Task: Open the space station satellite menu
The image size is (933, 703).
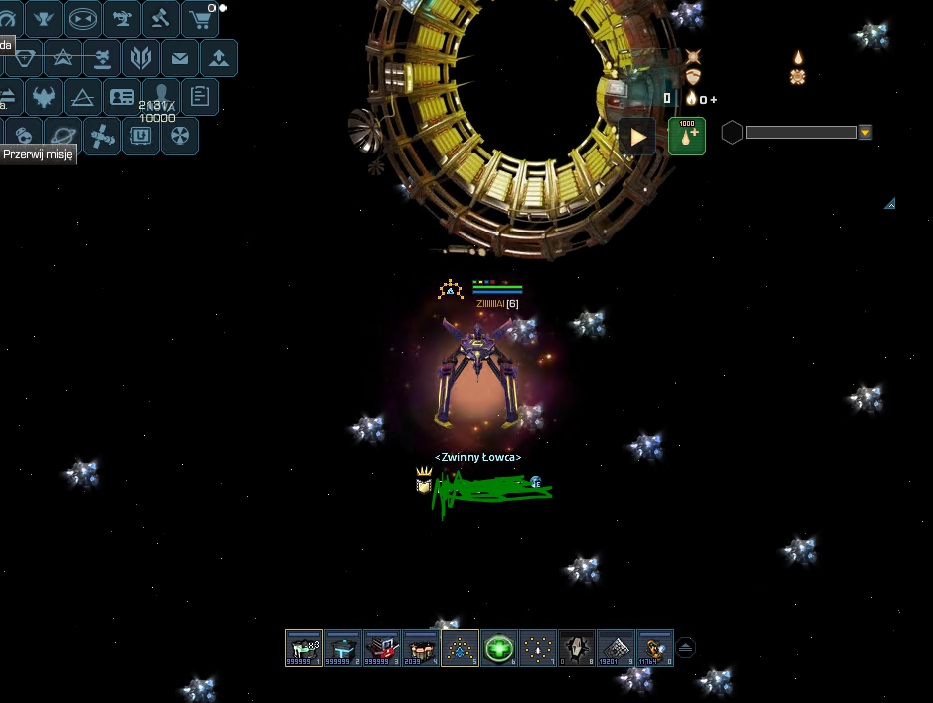Action: click(101, 136)
